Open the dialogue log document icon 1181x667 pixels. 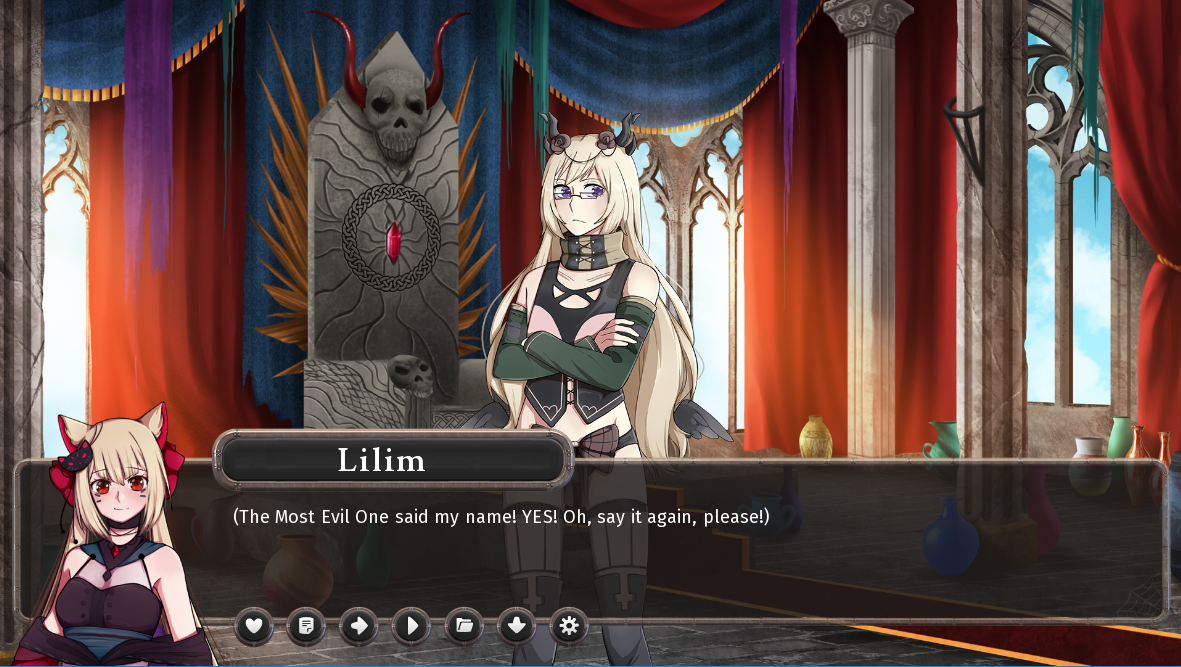coord(306,626)
